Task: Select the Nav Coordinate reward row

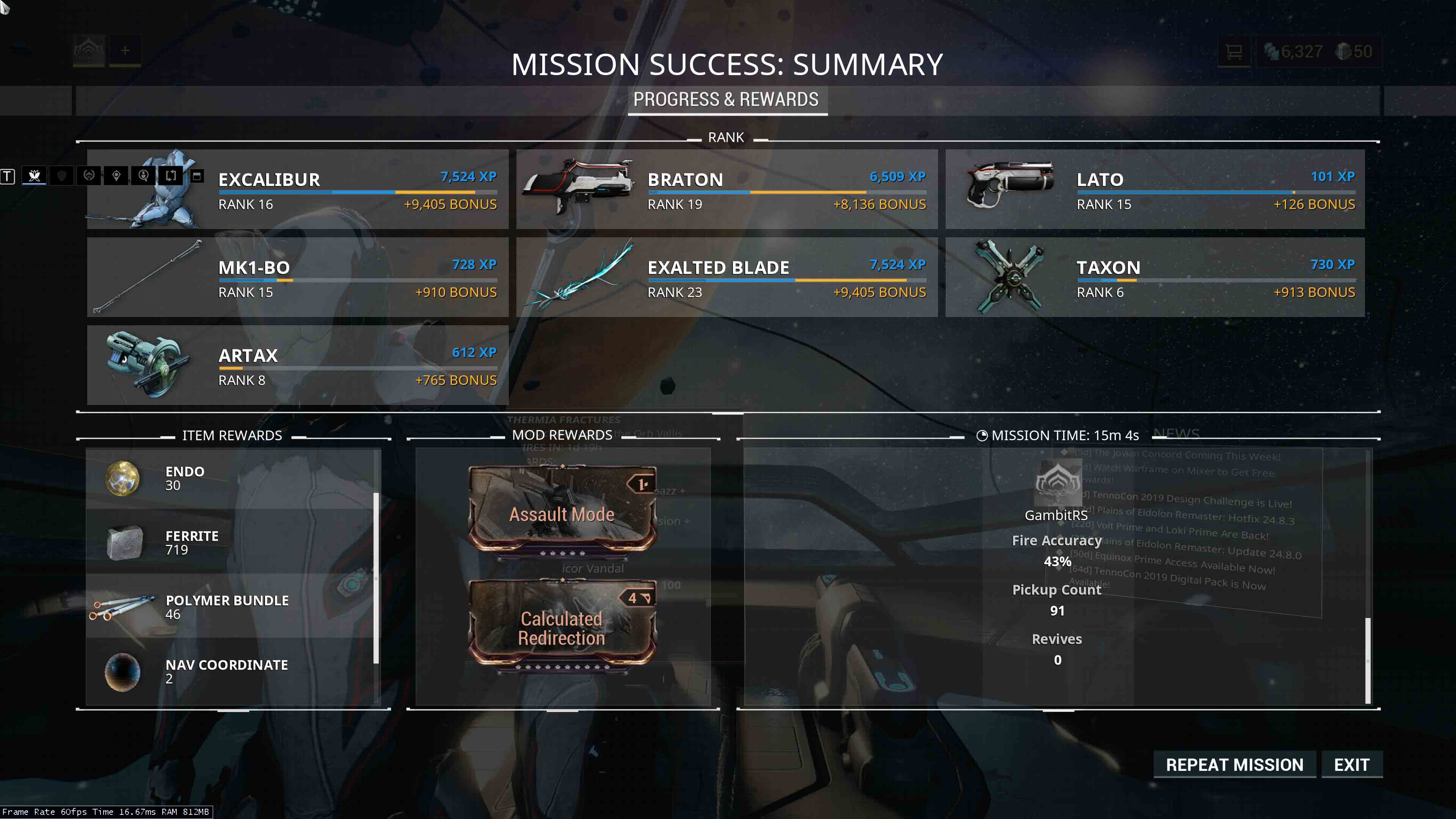Action: 232,672
